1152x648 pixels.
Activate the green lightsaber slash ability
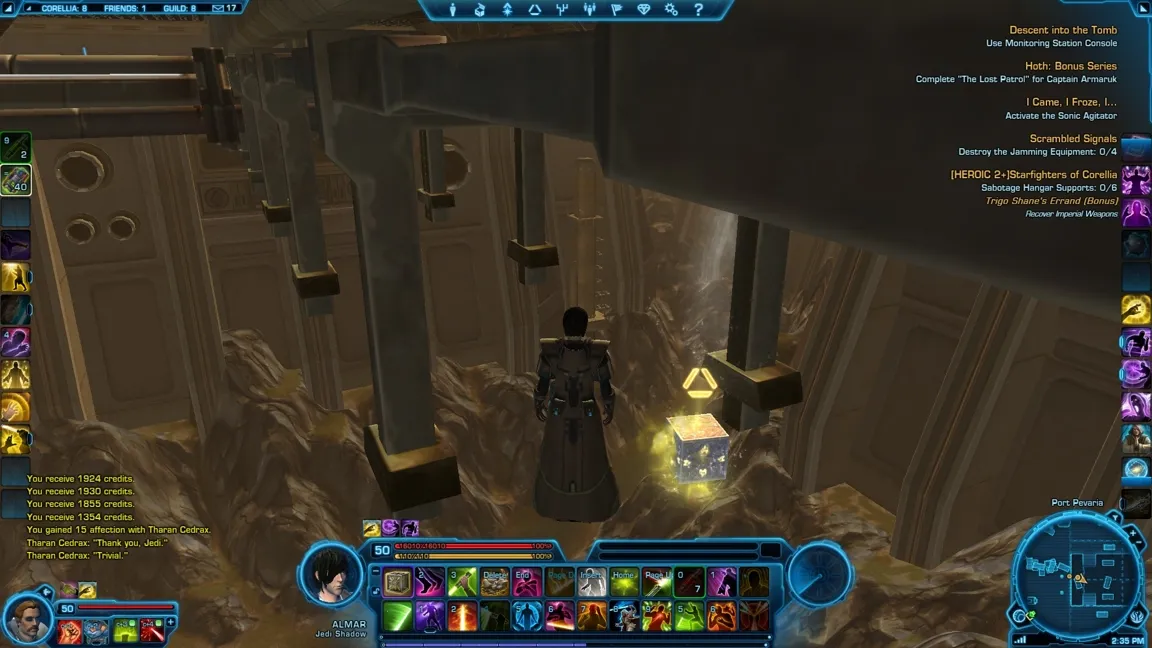tap(399, 615)
